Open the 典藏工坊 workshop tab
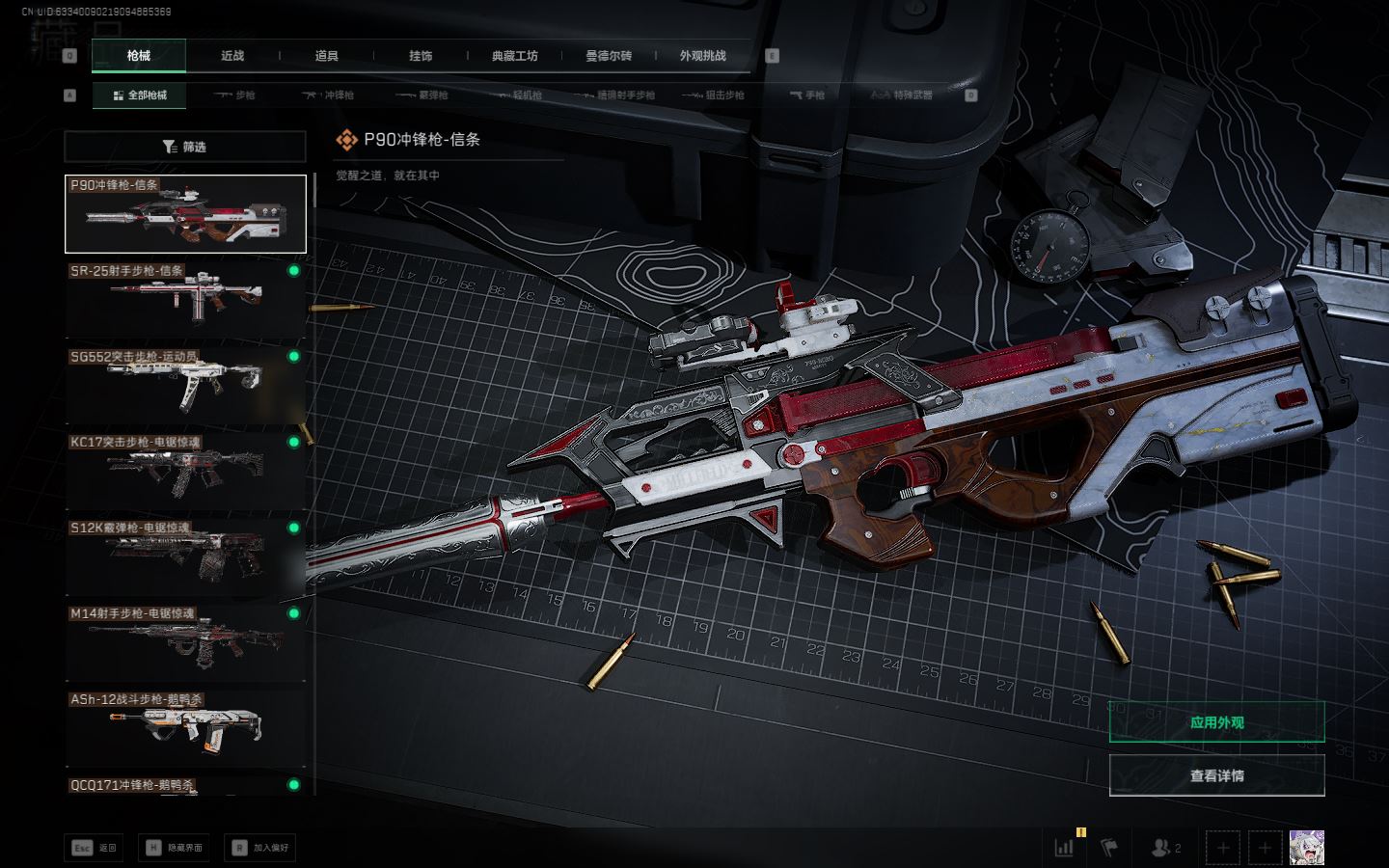The height and width of the screenshot is (868, 1389). coord(515,56)
